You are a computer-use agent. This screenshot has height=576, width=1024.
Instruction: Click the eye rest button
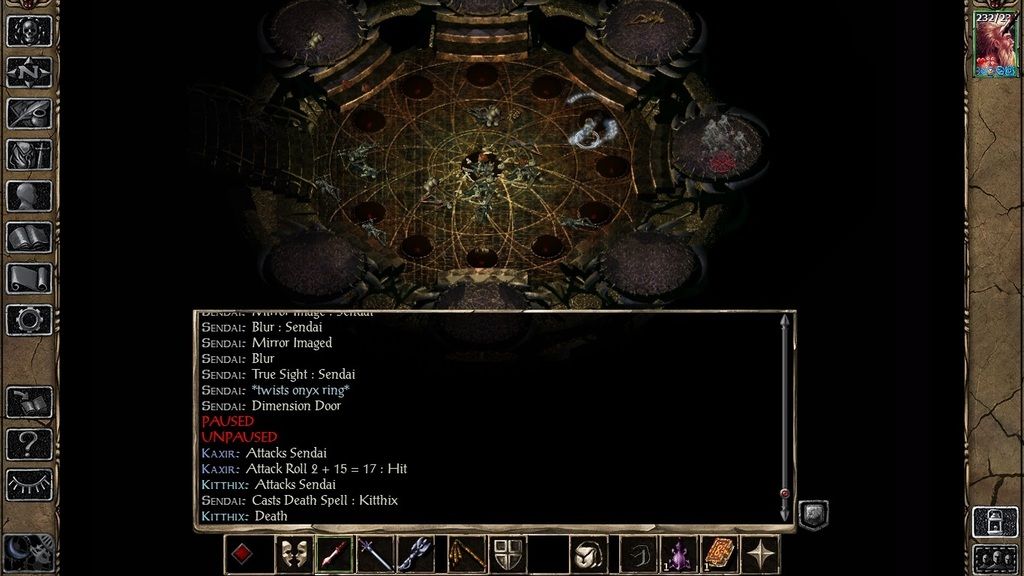click(x=29, y=484)
